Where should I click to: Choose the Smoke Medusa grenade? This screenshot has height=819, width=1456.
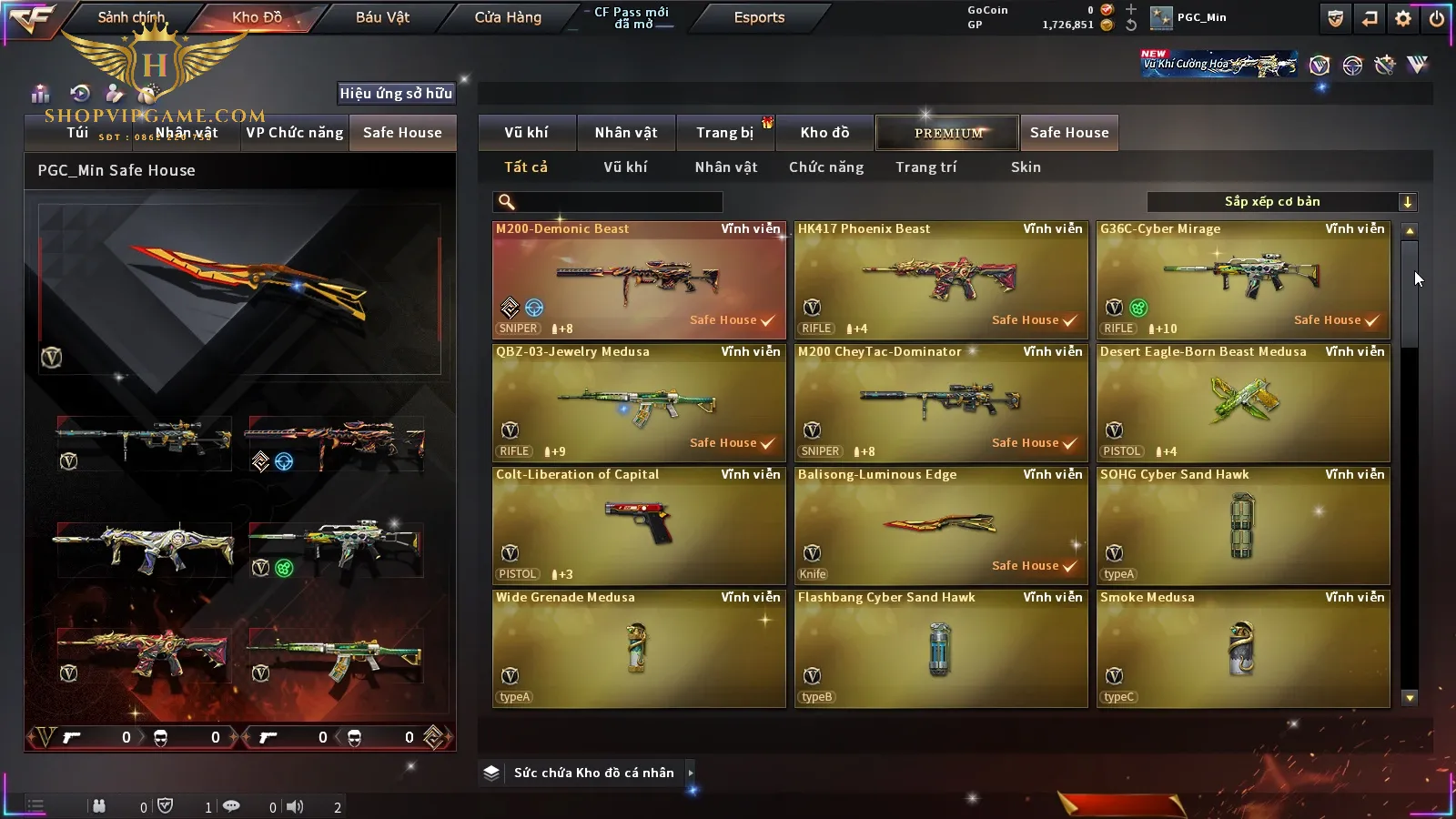1242,648
